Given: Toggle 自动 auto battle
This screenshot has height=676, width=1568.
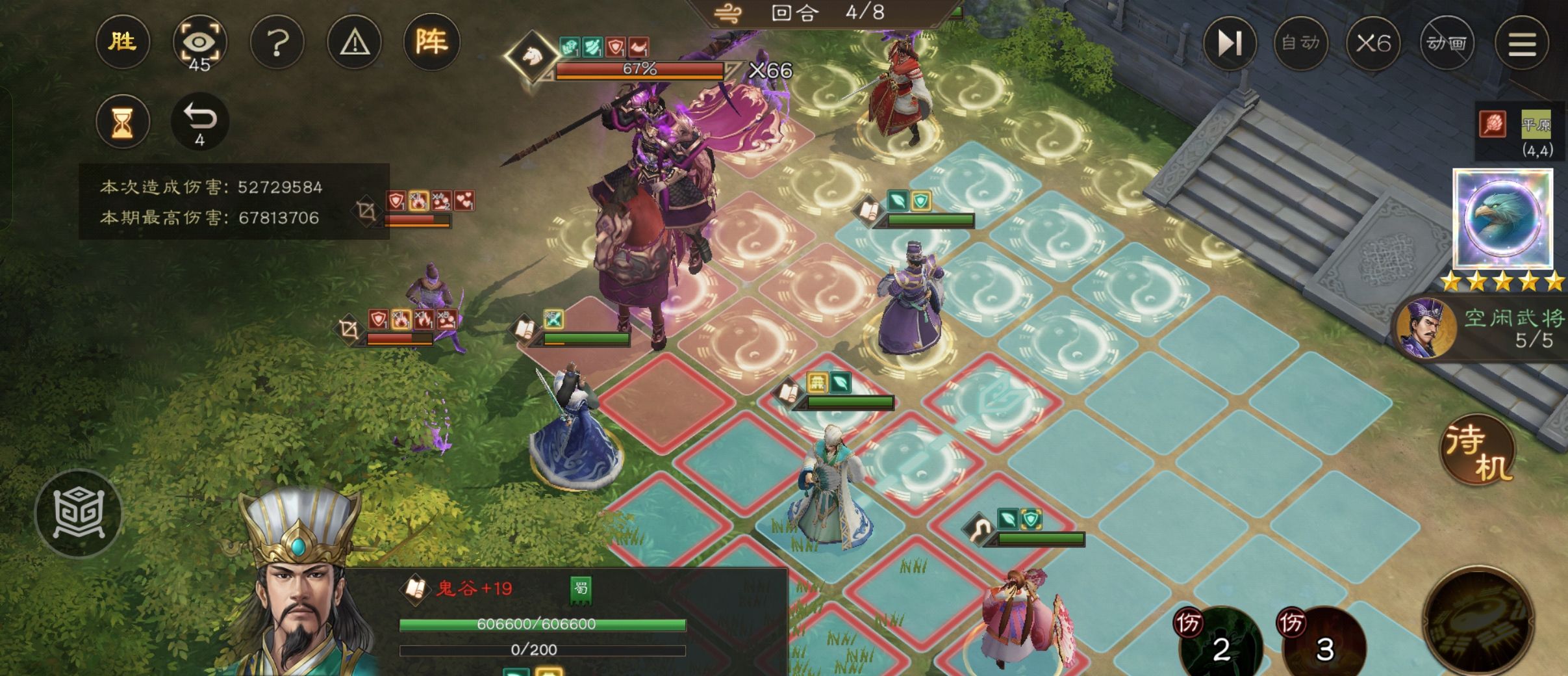Looking at the screenshot, I should point(1301,43).
